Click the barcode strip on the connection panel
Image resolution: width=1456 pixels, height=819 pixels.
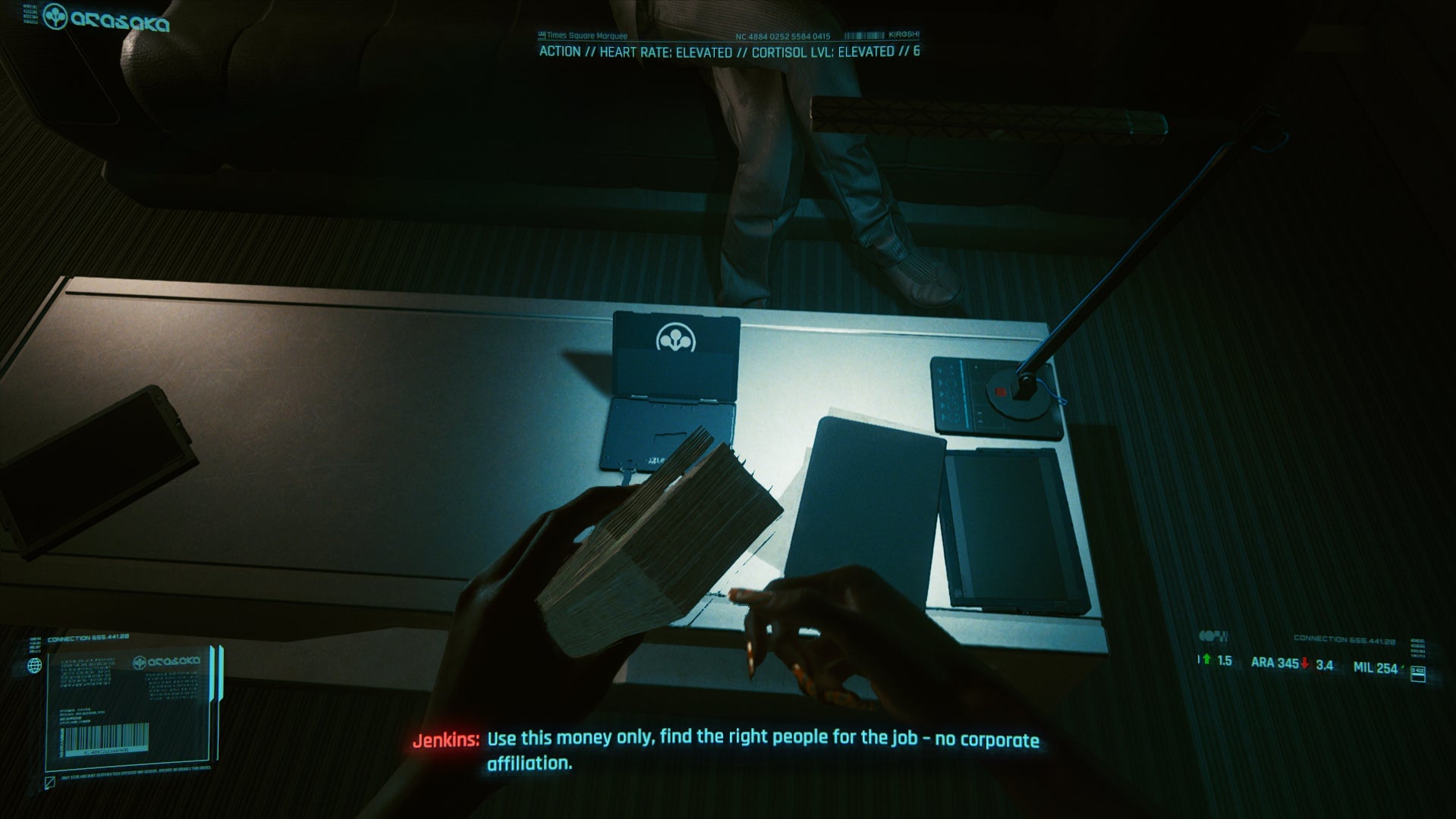coord(105,738)
